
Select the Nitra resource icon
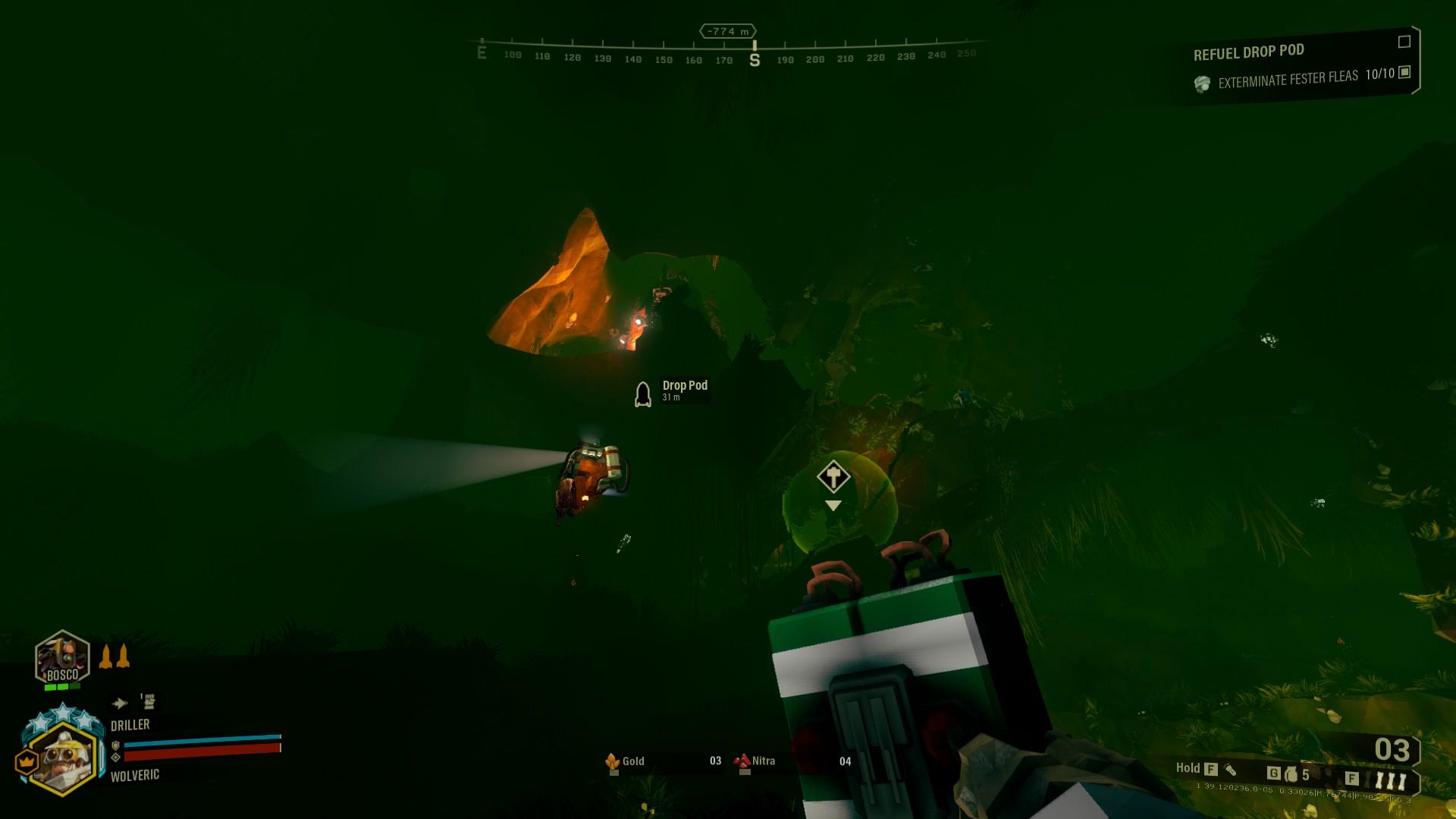coord(742,761)
